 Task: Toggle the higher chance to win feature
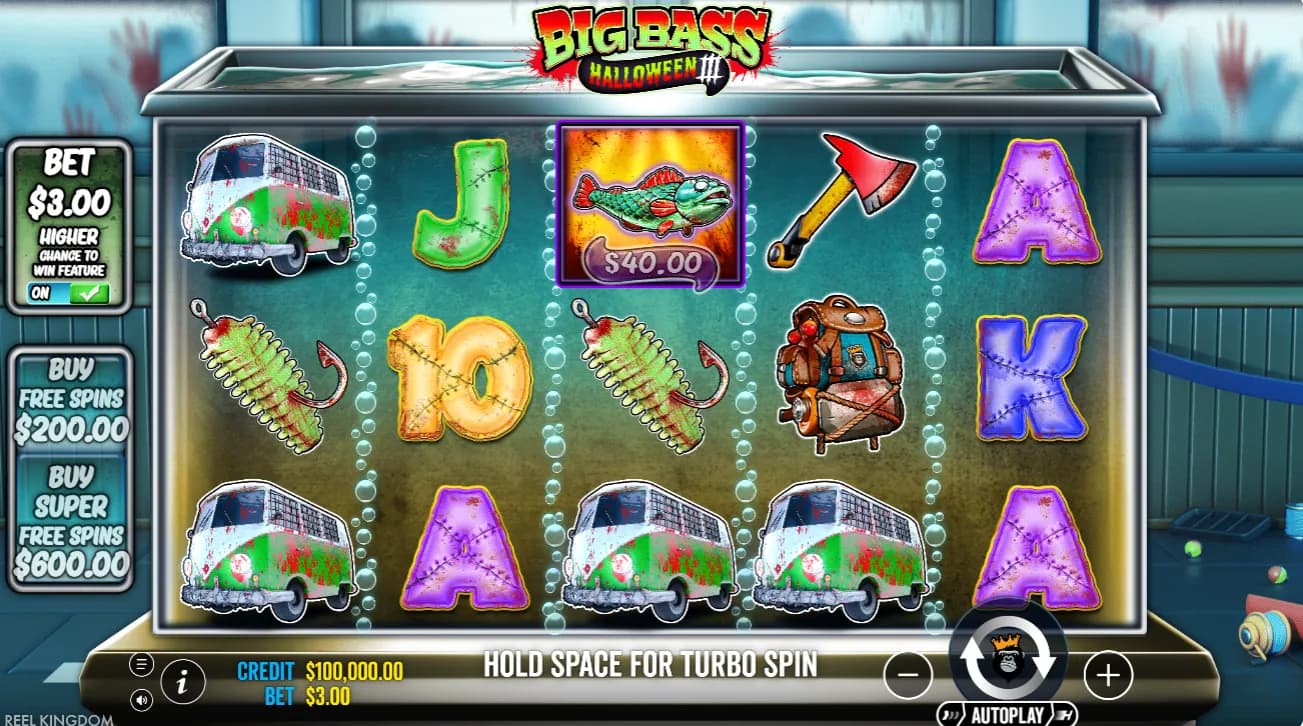point(69,294)
